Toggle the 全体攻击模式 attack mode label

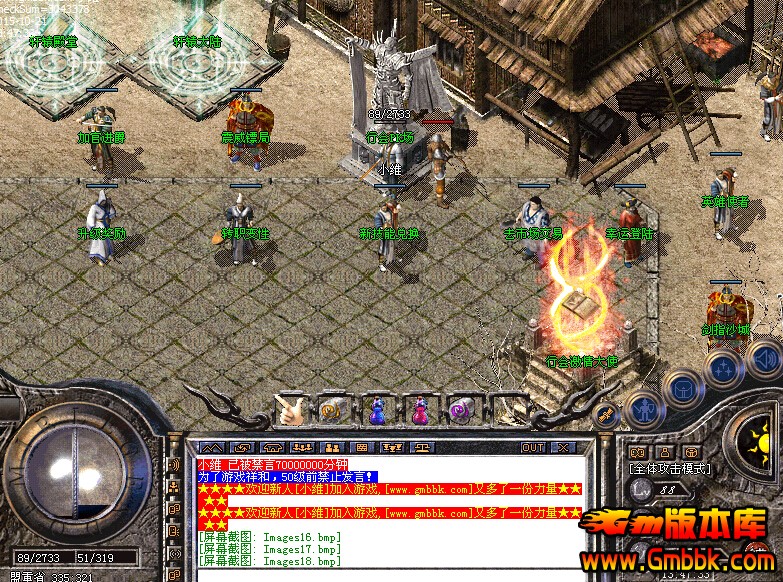coord(670,468)
